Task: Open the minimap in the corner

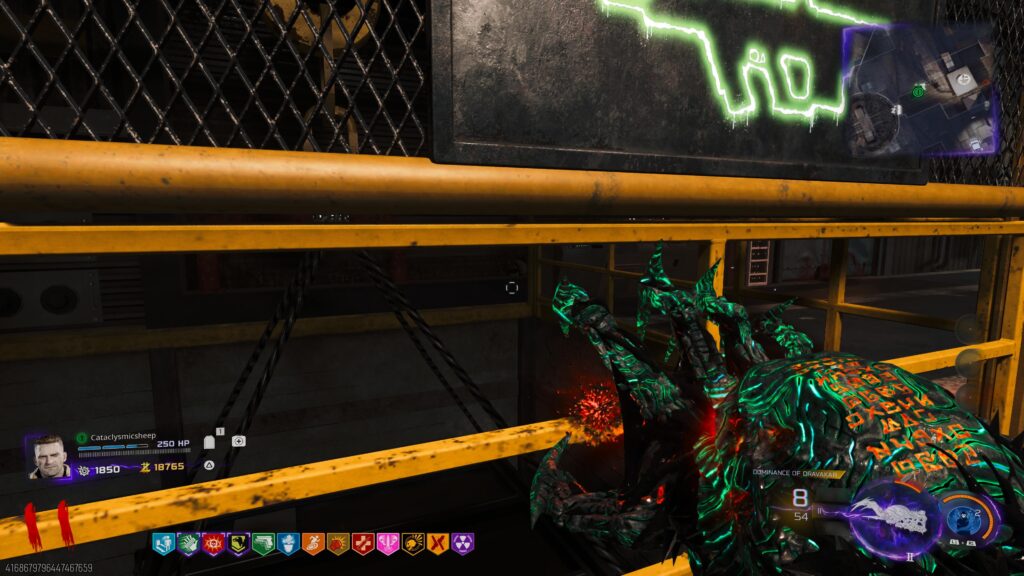Action: [920, 92]
